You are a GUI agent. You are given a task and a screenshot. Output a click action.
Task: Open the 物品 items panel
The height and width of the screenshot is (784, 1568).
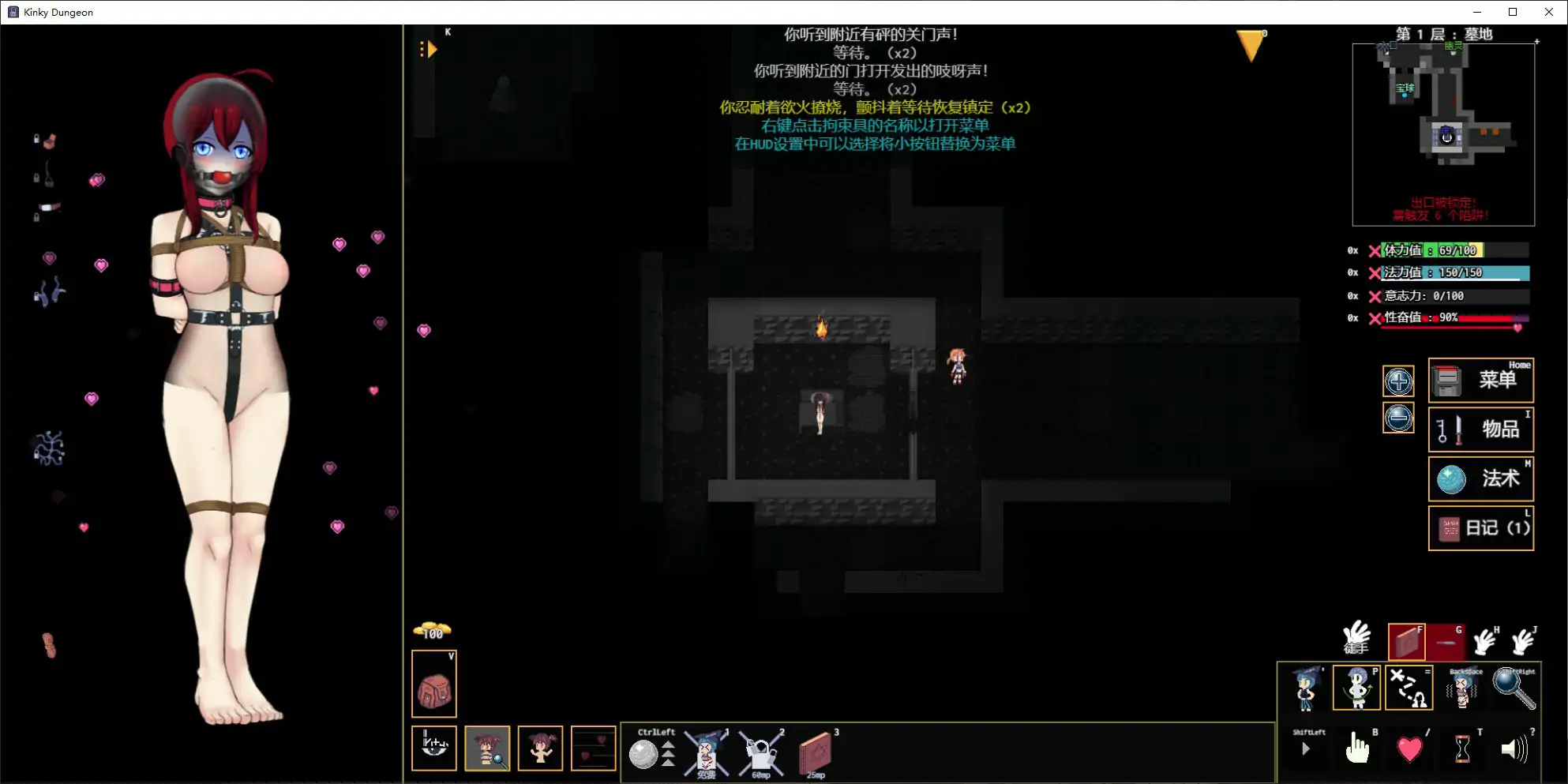click(1480, 430)
